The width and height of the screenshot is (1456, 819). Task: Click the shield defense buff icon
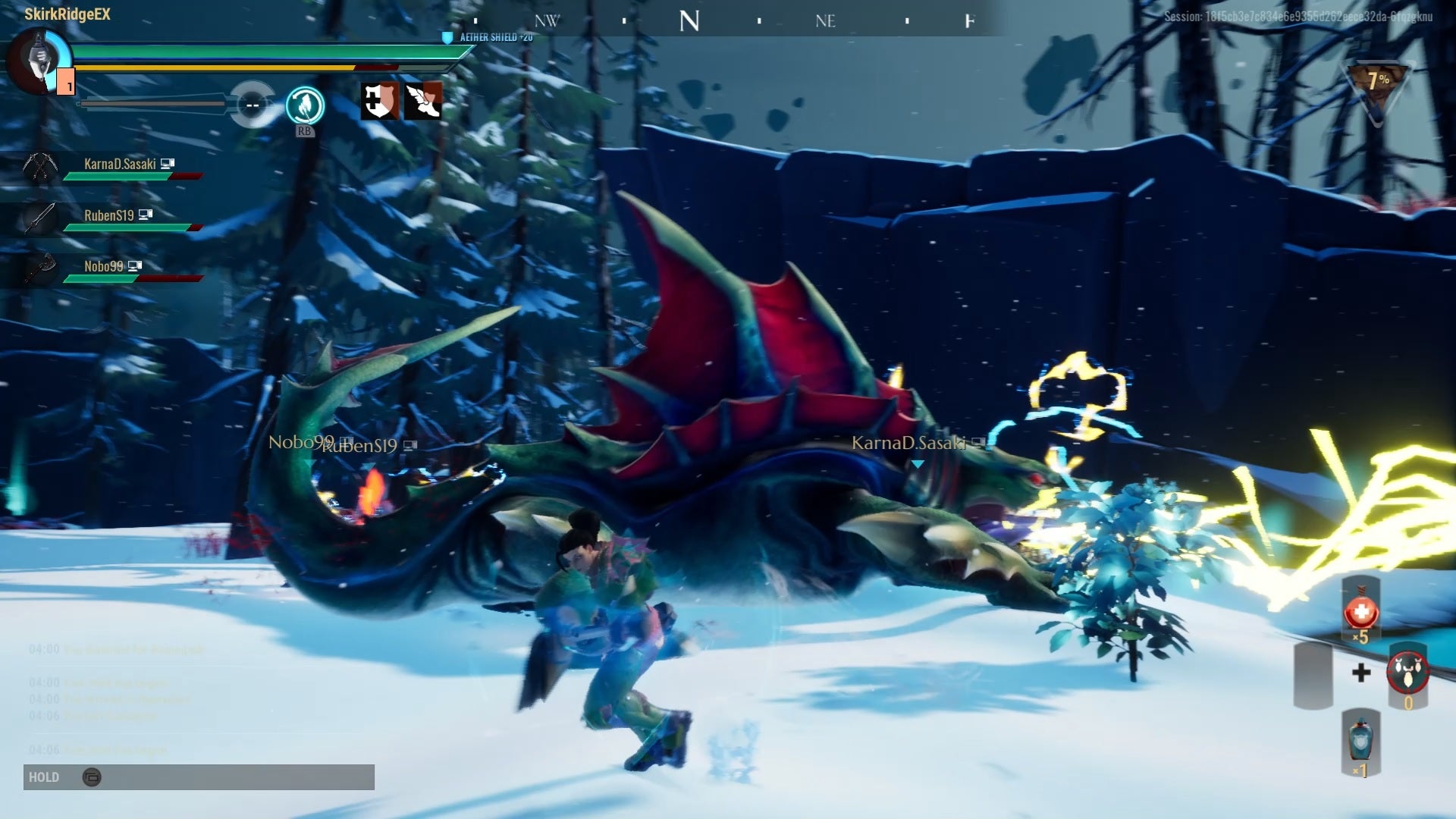pos(379,102)
